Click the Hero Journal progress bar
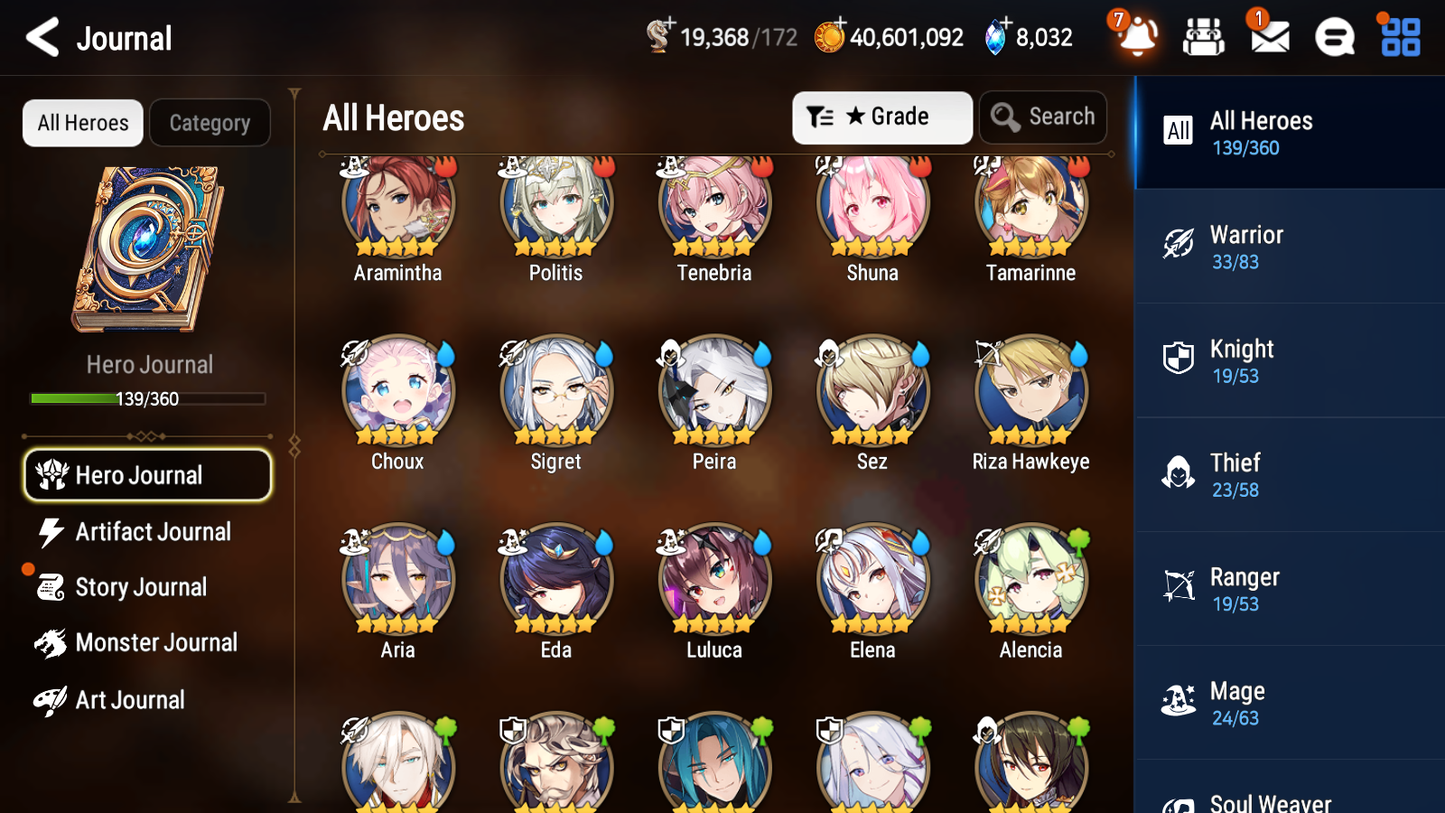Image resolution: width=1445 pixels, height=813 pixels. click(148, 398)
